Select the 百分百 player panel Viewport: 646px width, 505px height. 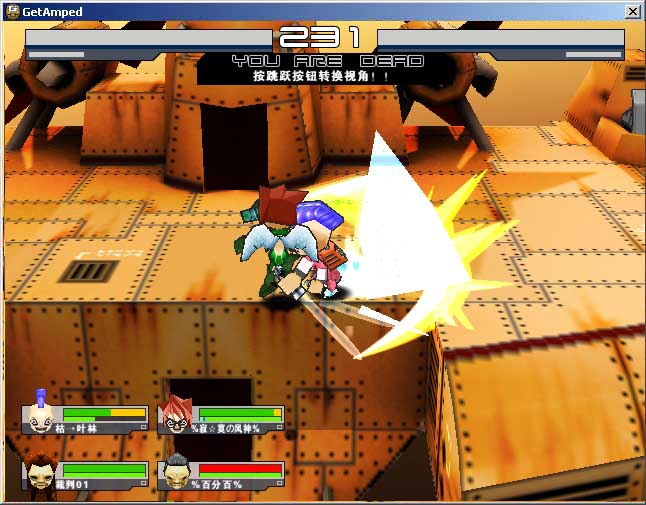(221, 475)
